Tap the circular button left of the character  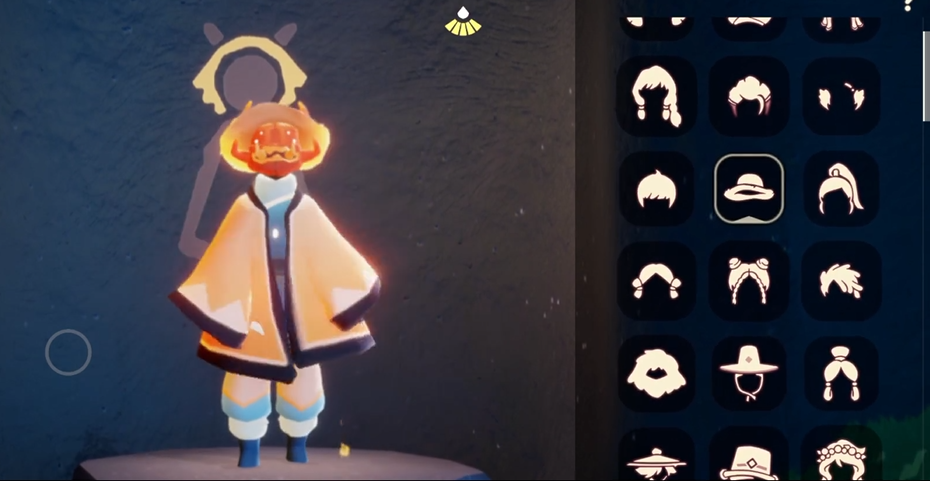[68, 352]
